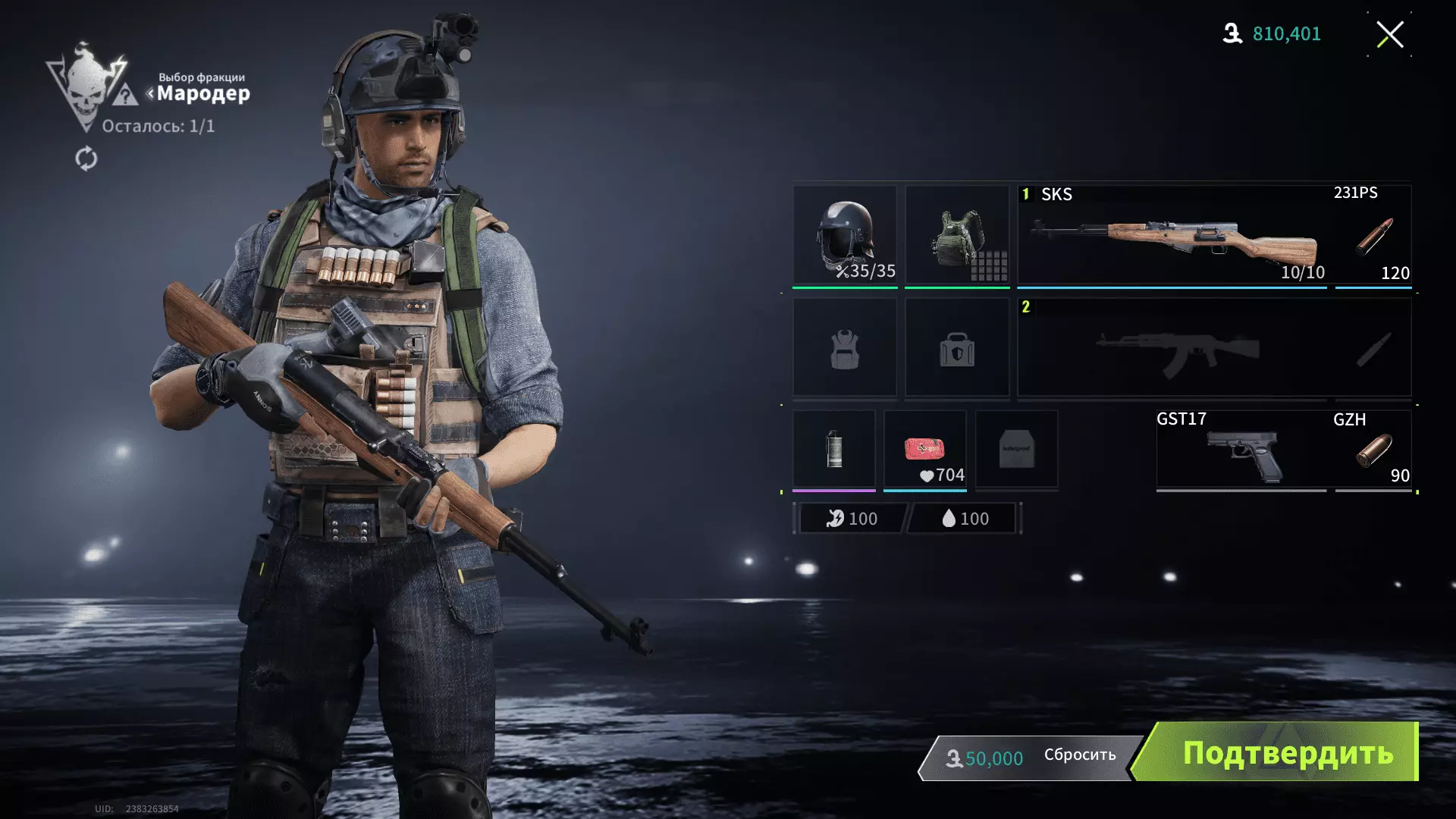This screenshot has width=1456, height=819.
Task: Choose the SKS primary weapon slot
Action: (x=1172, y=235)
